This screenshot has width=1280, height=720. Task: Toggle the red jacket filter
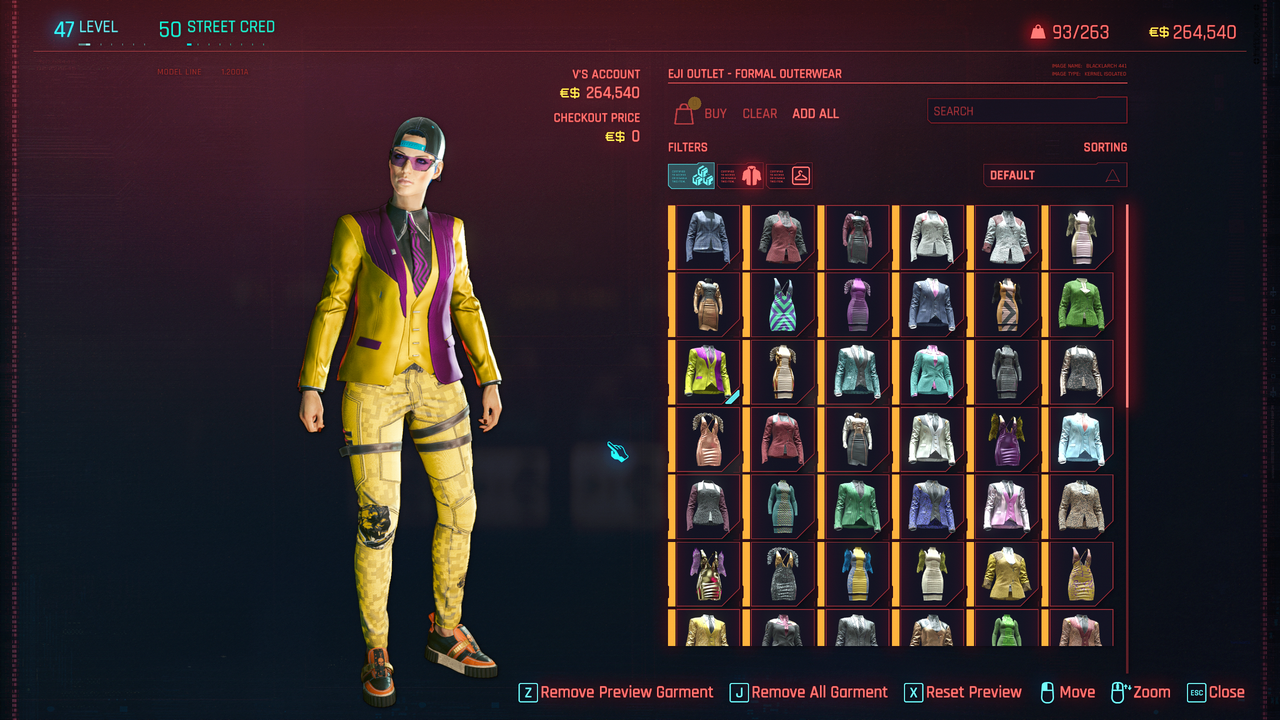(x=741, y=176)
